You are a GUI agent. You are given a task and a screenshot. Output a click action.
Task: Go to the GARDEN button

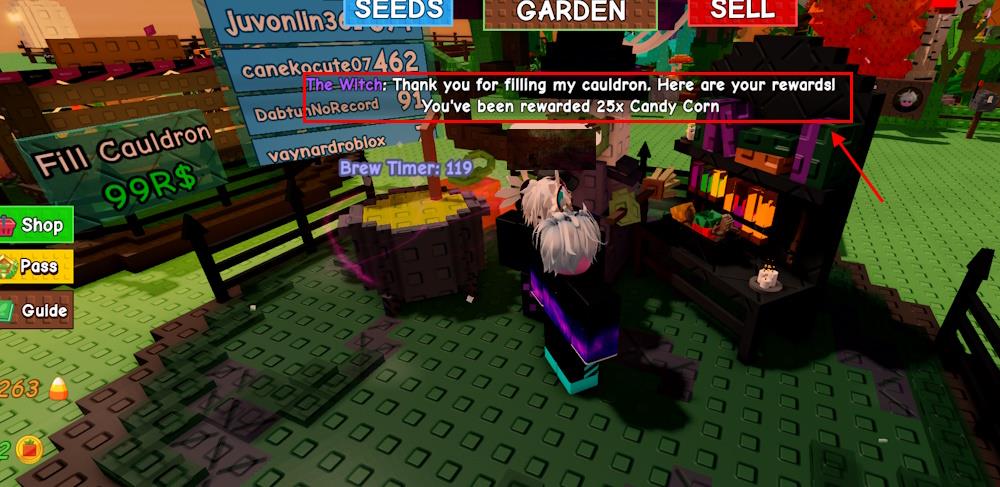tap(570, 12)
